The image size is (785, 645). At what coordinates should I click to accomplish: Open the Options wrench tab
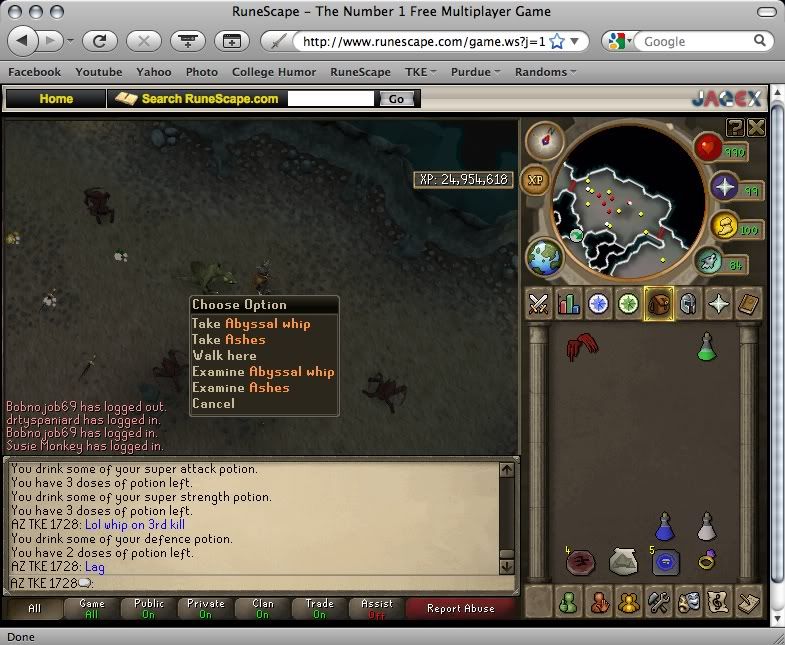658,603
